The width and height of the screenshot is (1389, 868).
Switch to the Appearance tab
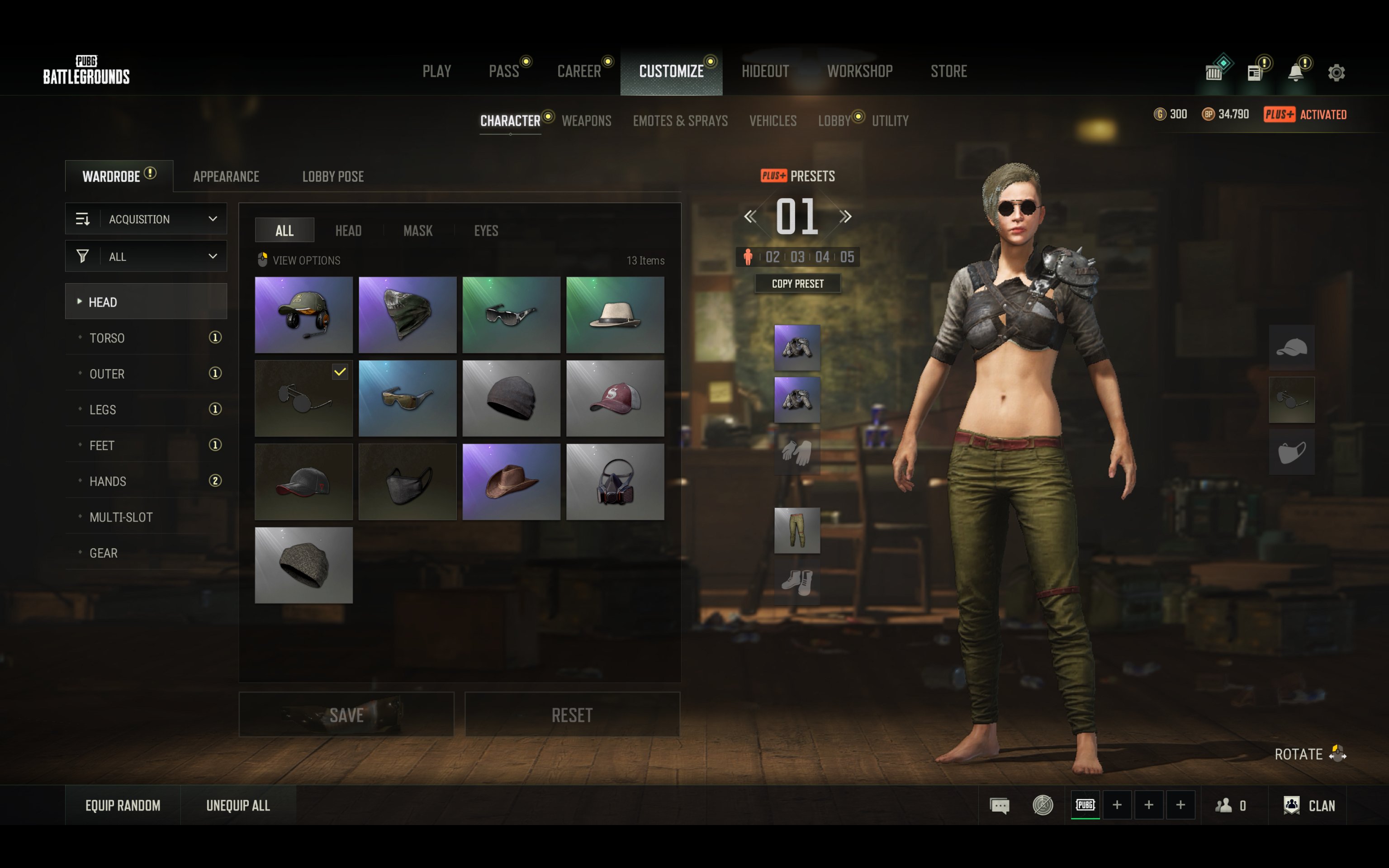[226, 177]
